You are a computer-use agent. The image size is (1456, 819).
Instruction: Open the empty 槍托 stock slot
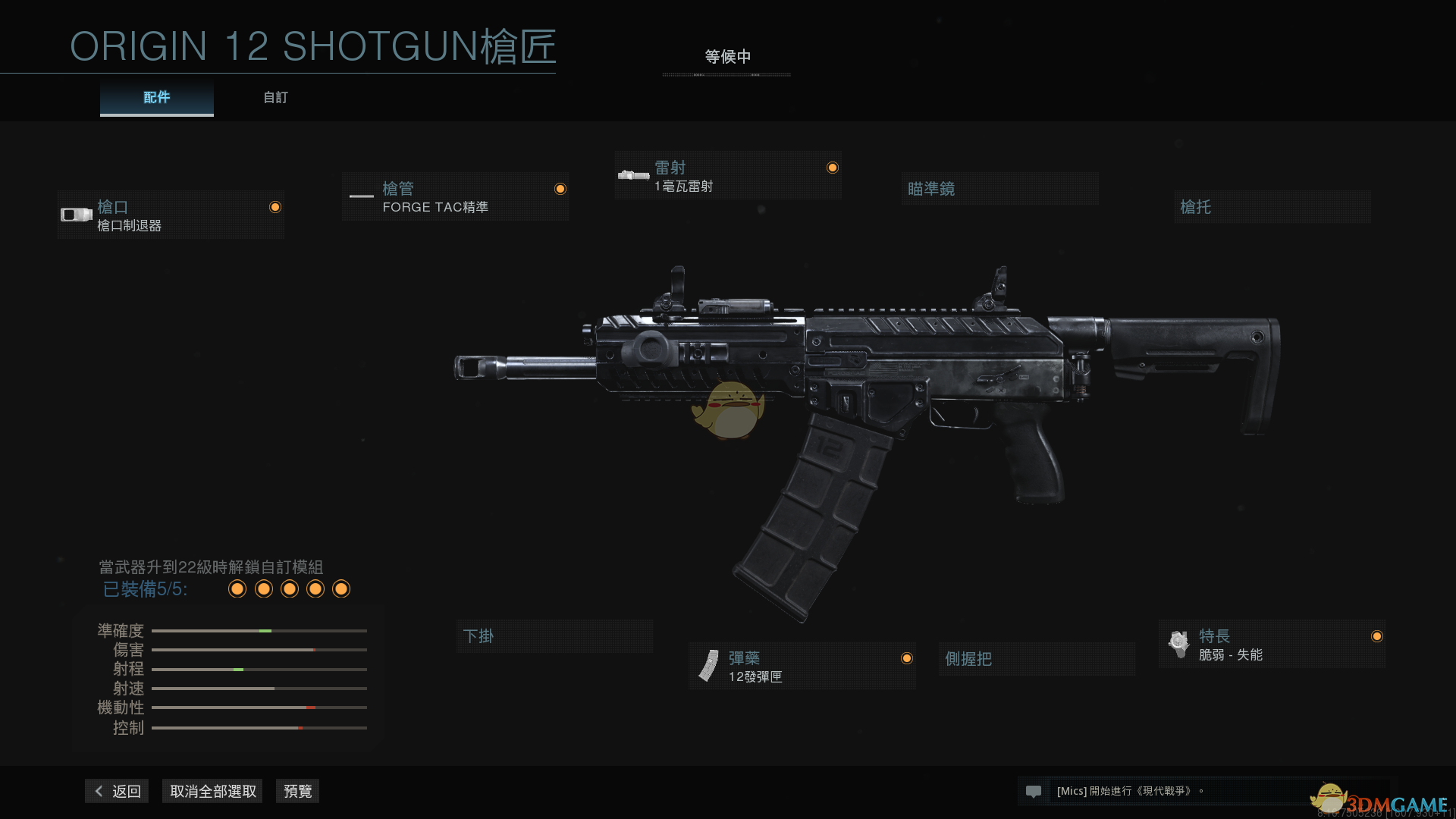coord(1272,207)
